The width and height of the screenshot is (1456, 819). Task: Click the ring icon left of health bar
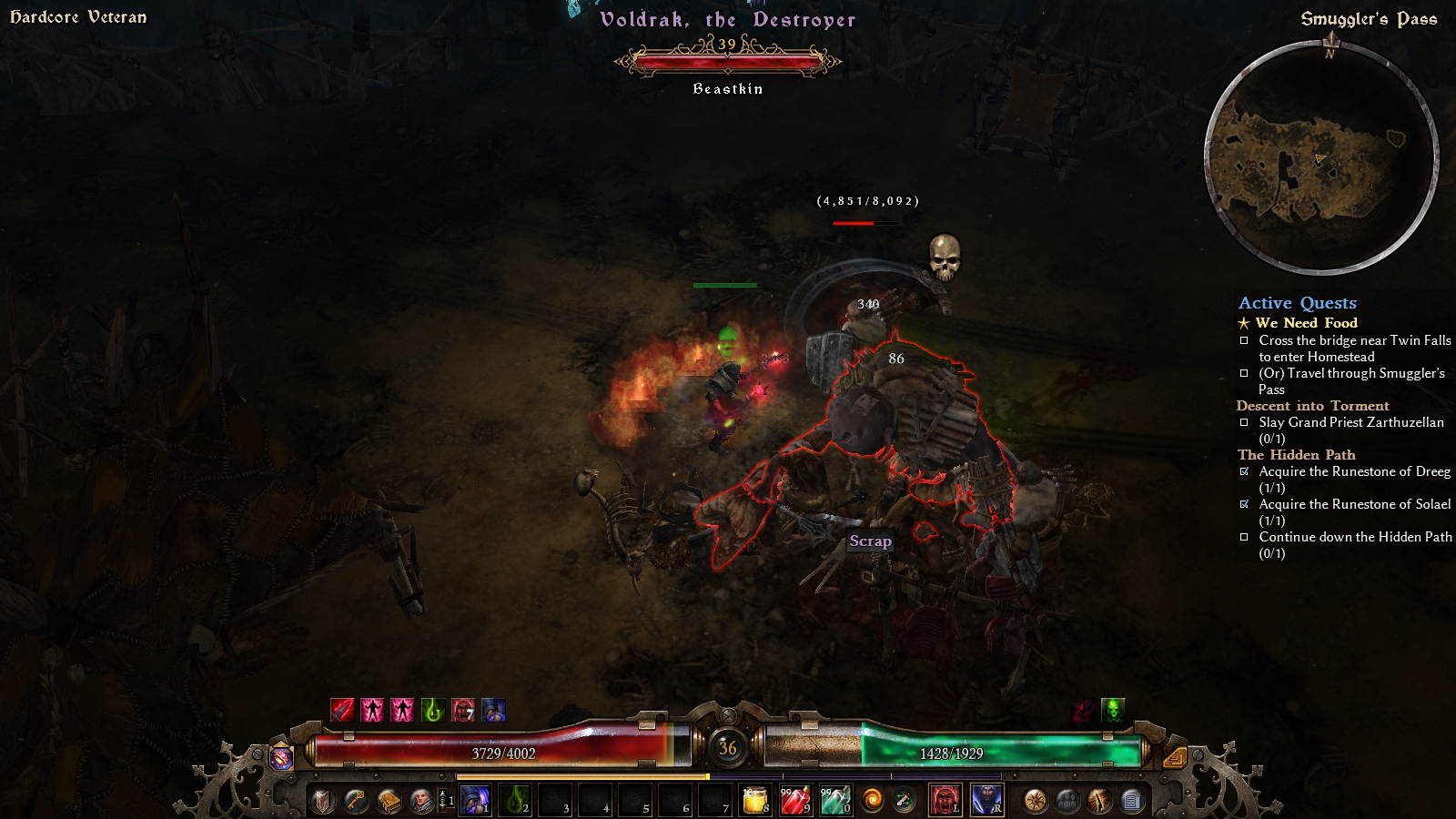[282, 757]
